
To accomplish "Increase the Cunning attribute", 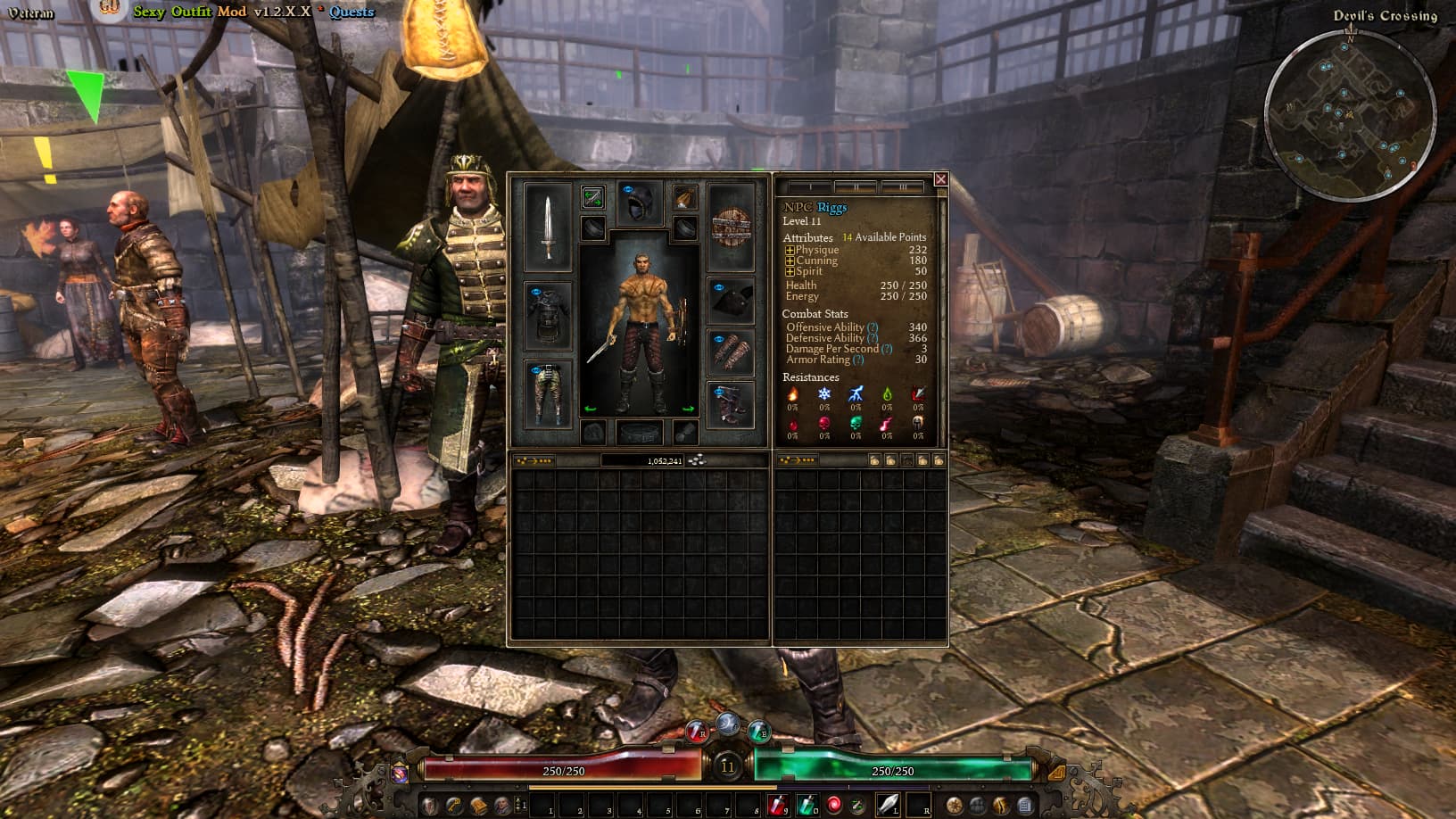I will tap(790, 261).
